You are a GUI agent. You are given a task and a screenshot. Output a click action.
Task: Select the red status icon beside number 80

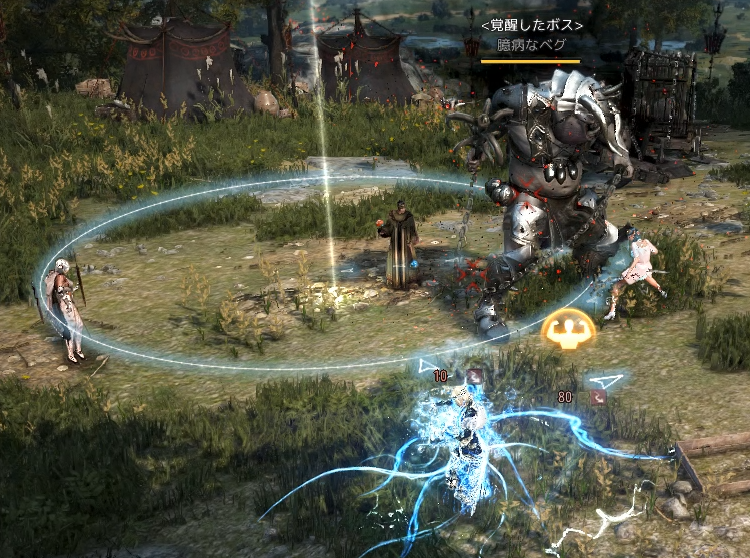(x=598, y=397)
